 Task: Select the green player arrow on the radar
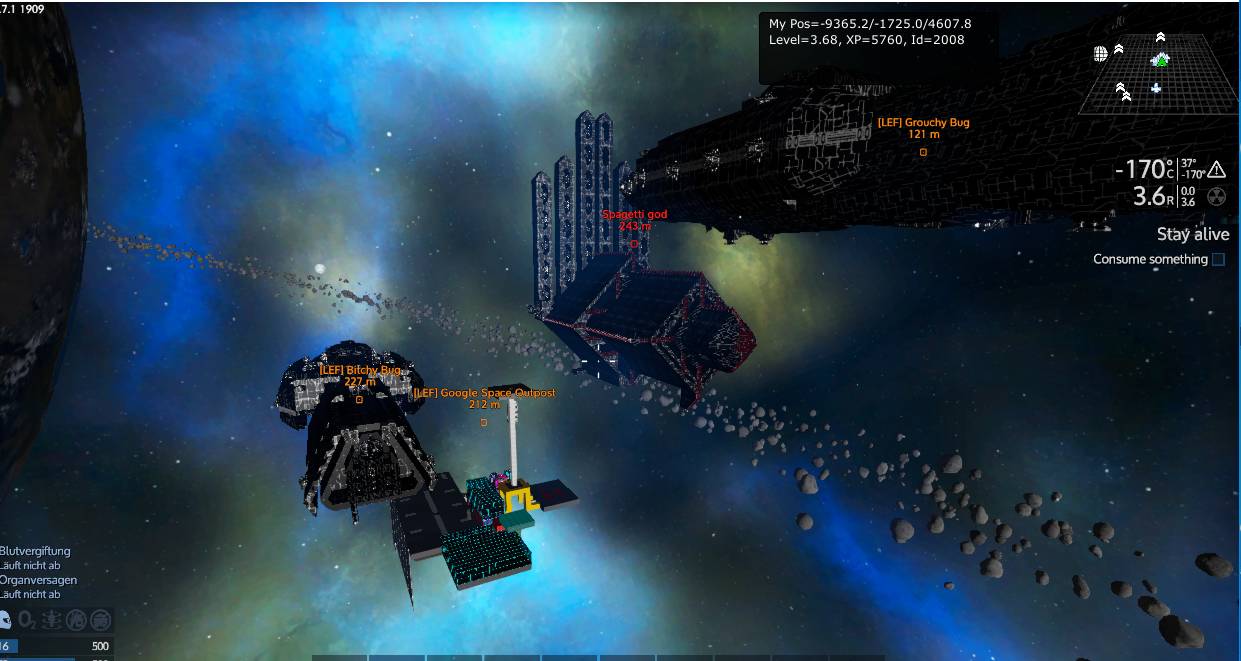(x=1161, y=60)
